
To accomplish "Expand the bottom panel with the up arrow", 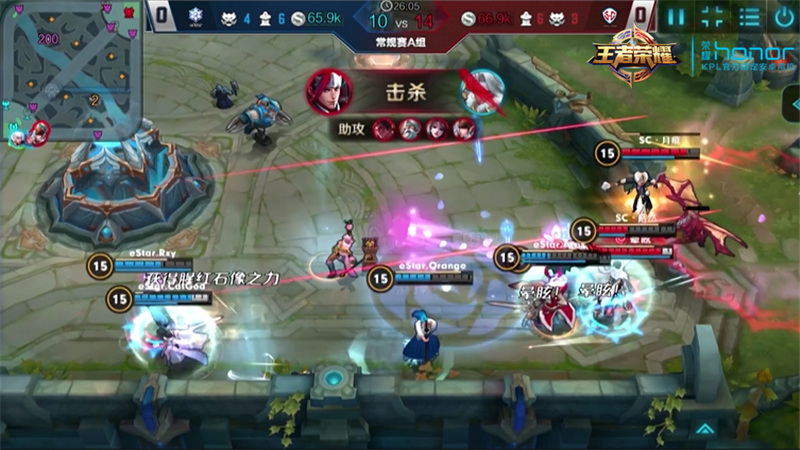I will click(x=705, y=430).
